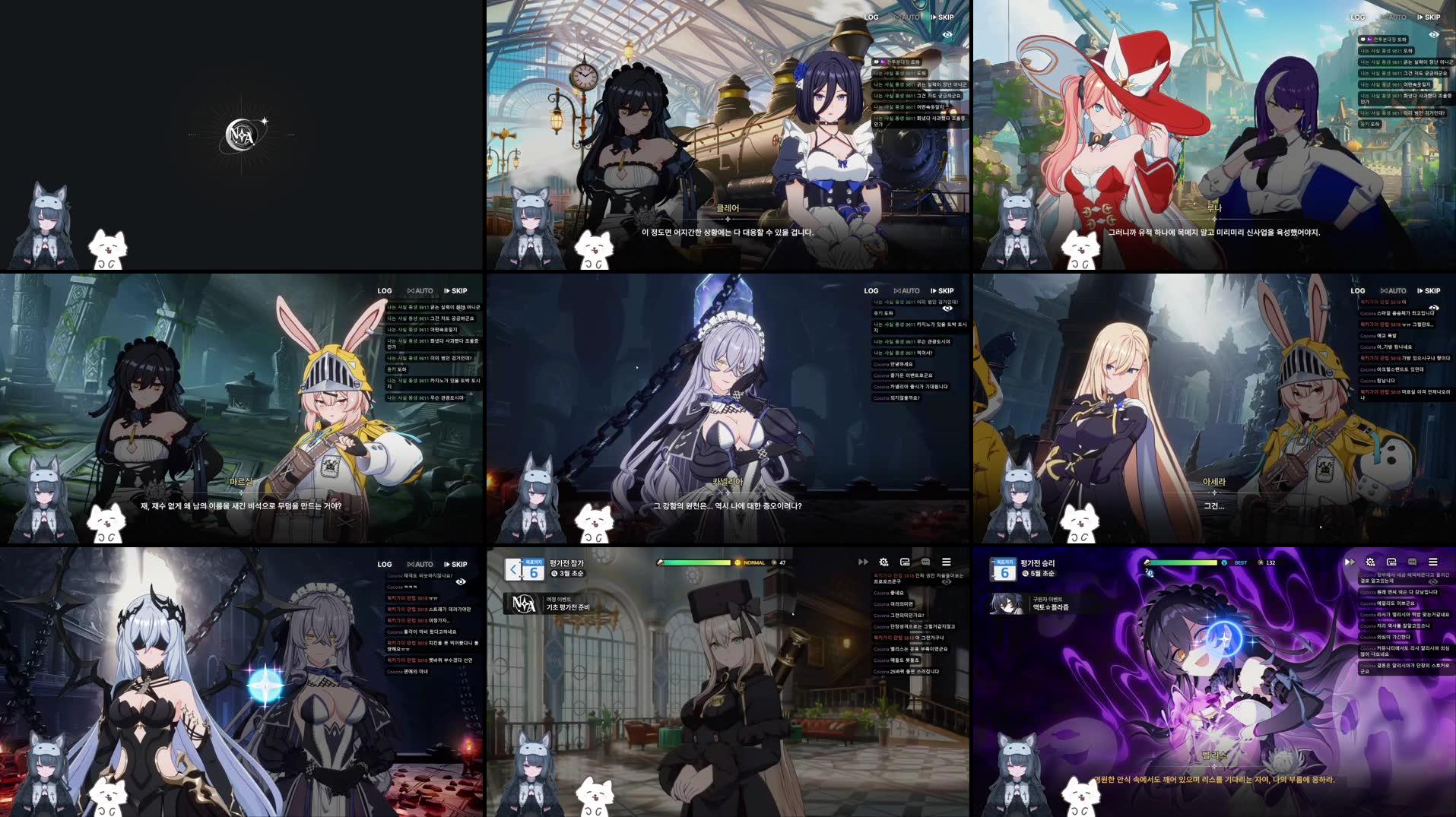
Task: Open the LOG dialogue history
Action: point(871,17)
